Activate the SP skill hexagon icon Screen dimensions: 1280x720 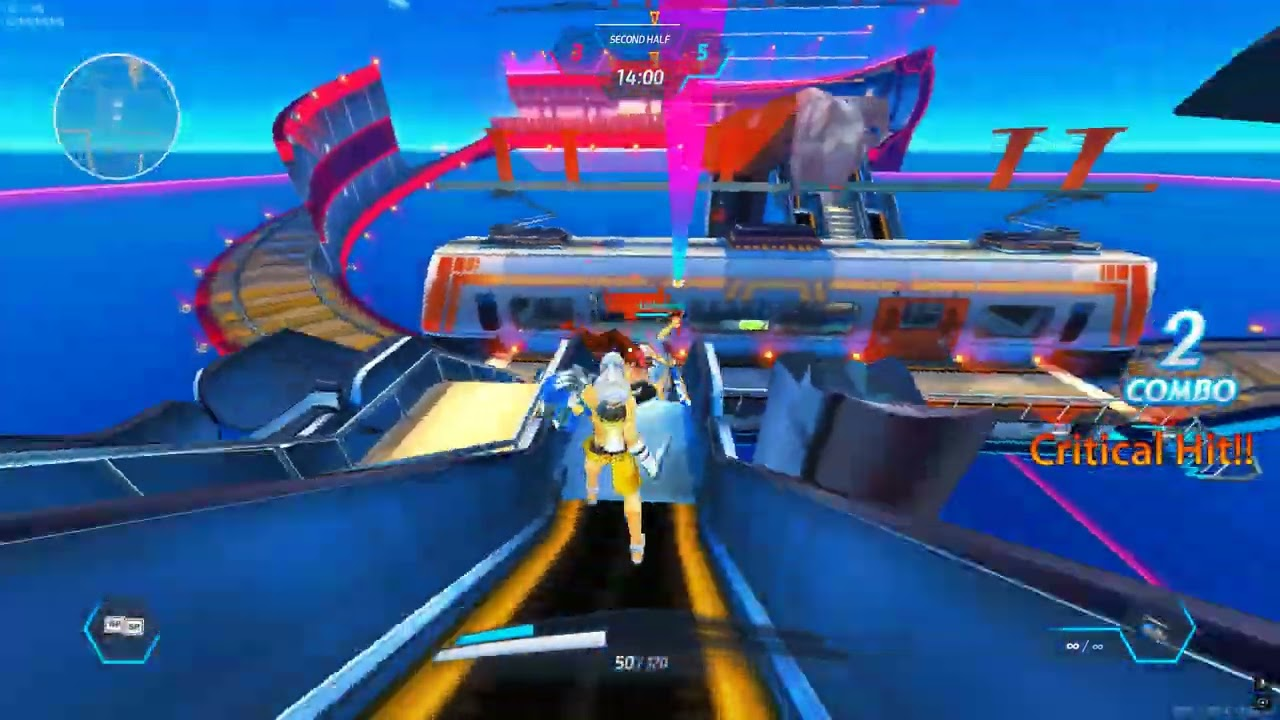click(123, 628)
